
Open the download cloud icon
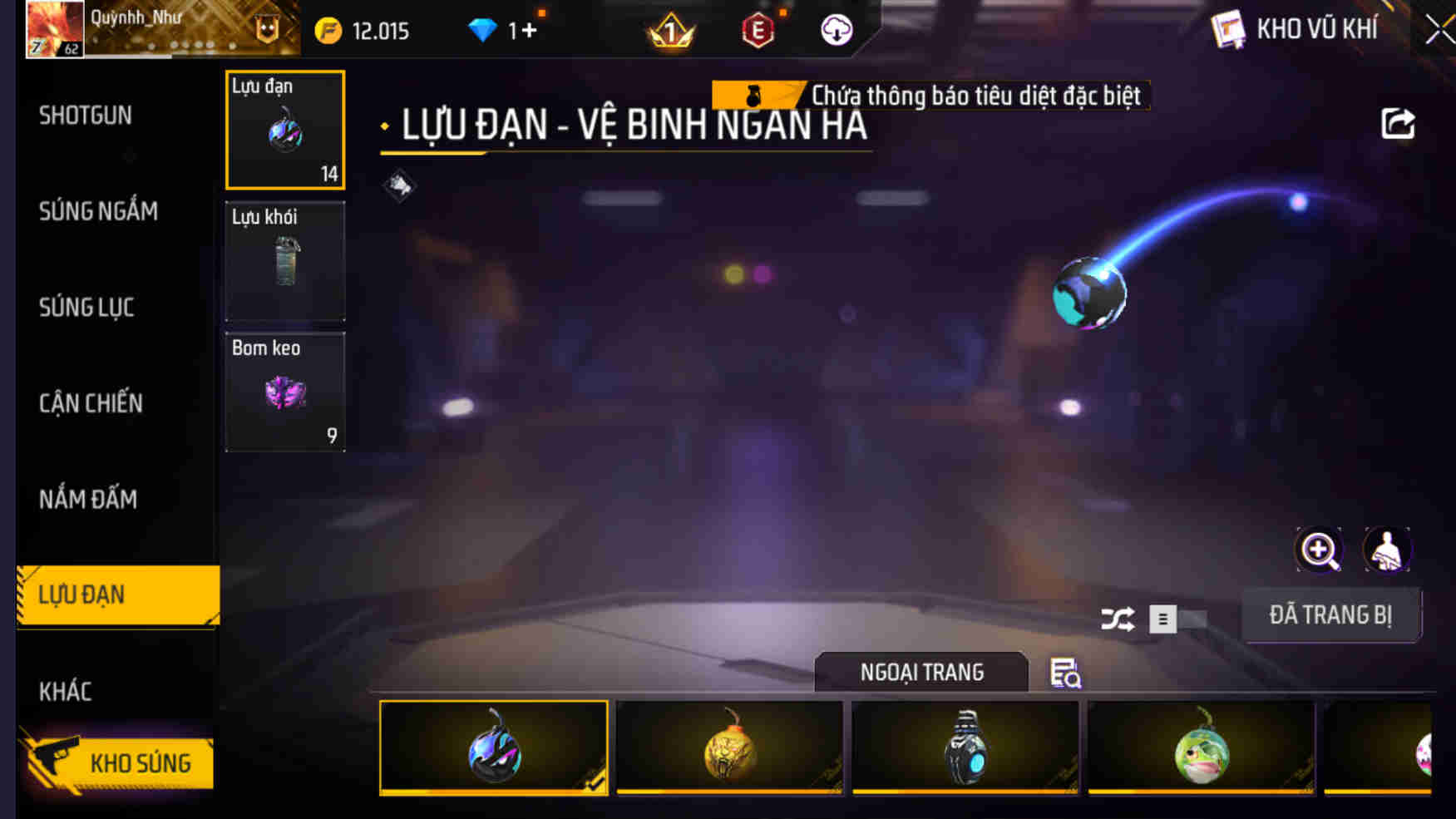[834, 30]
